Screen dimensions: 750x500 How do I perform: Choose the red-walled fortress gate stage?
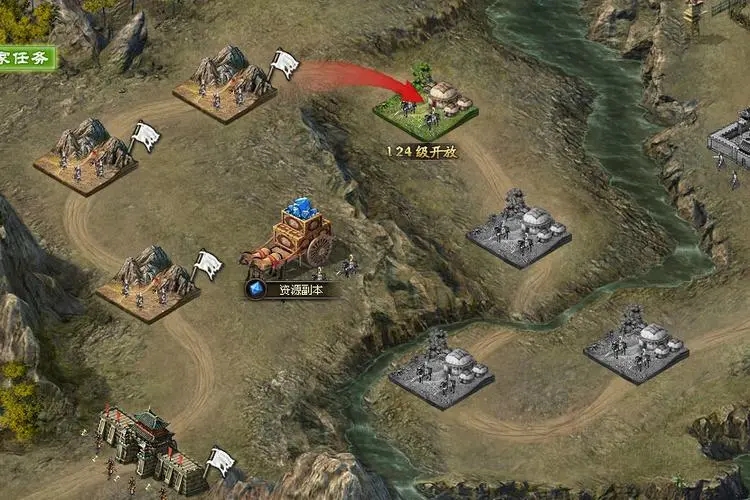(150, 446)
